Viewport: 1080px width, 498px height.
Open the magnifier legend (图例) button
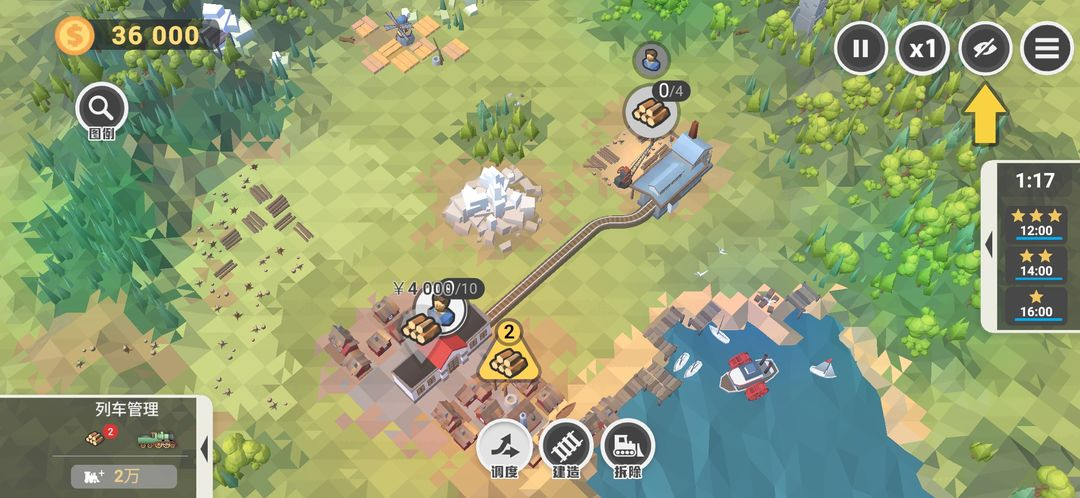(101, 108)
